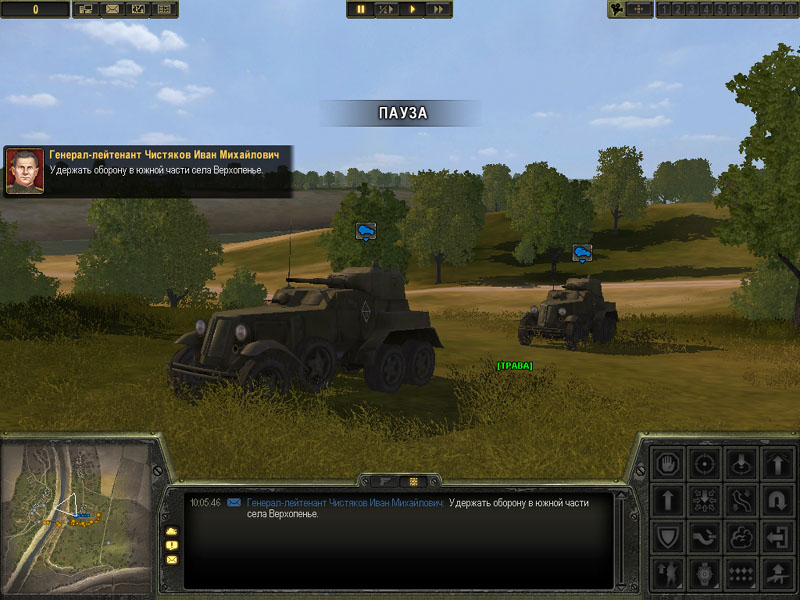800x600 pixels.
Task: Choose the U-turn arrow command
Action: [x=778, y=500]
